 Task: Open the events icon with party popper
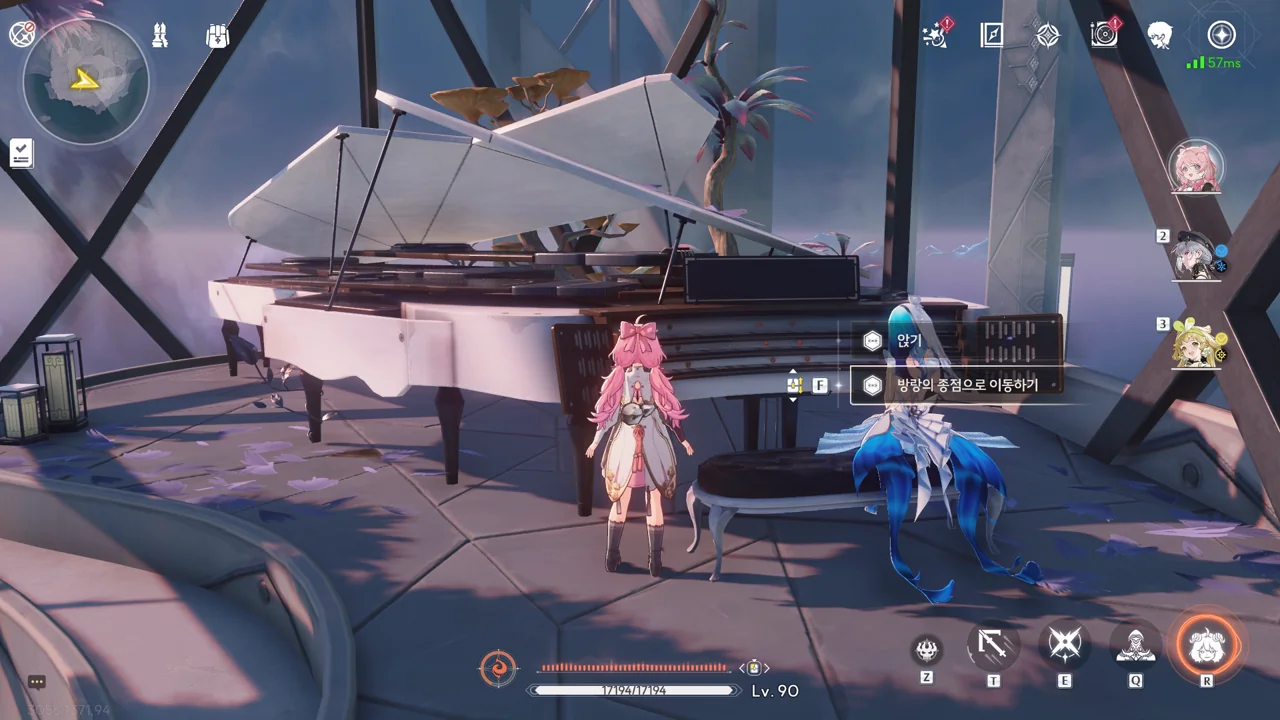937,35
